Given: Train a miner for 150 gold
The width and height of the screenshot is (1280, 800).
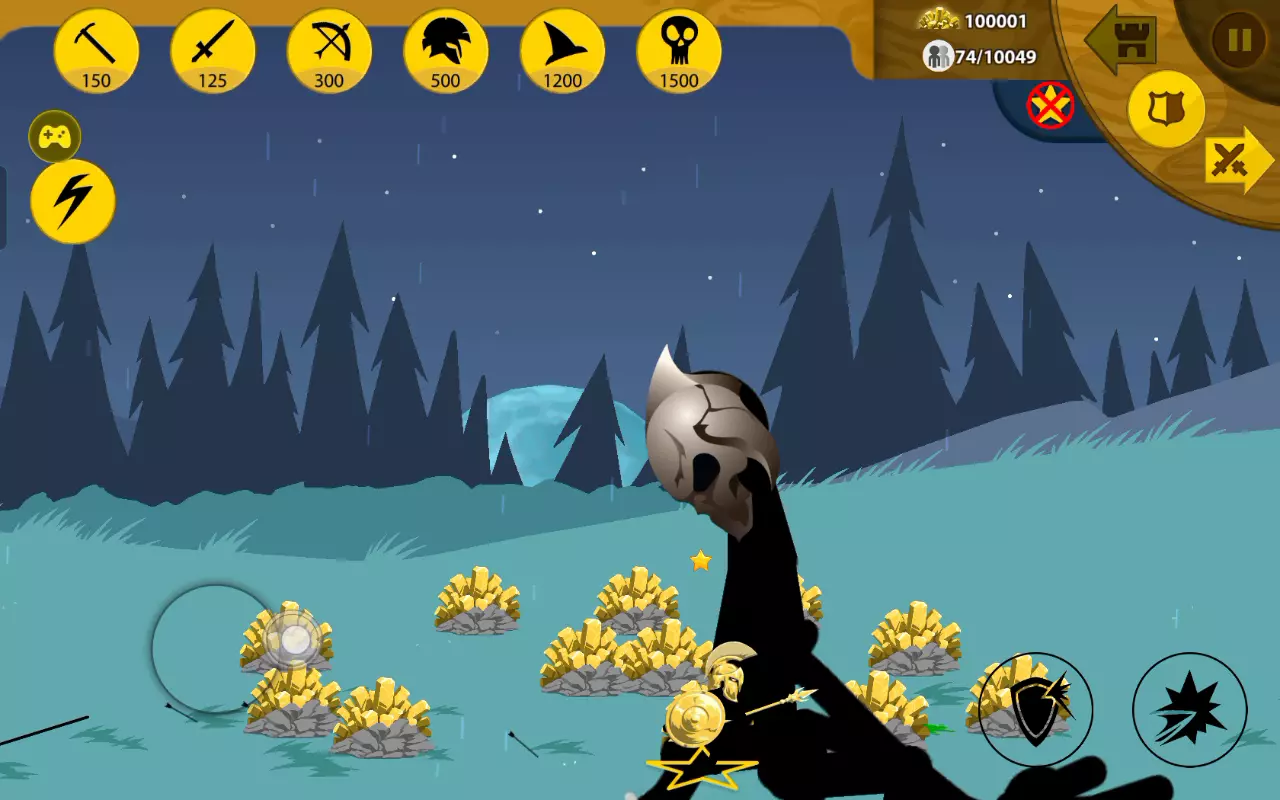Looking at the screenshot, I should 96,51.
